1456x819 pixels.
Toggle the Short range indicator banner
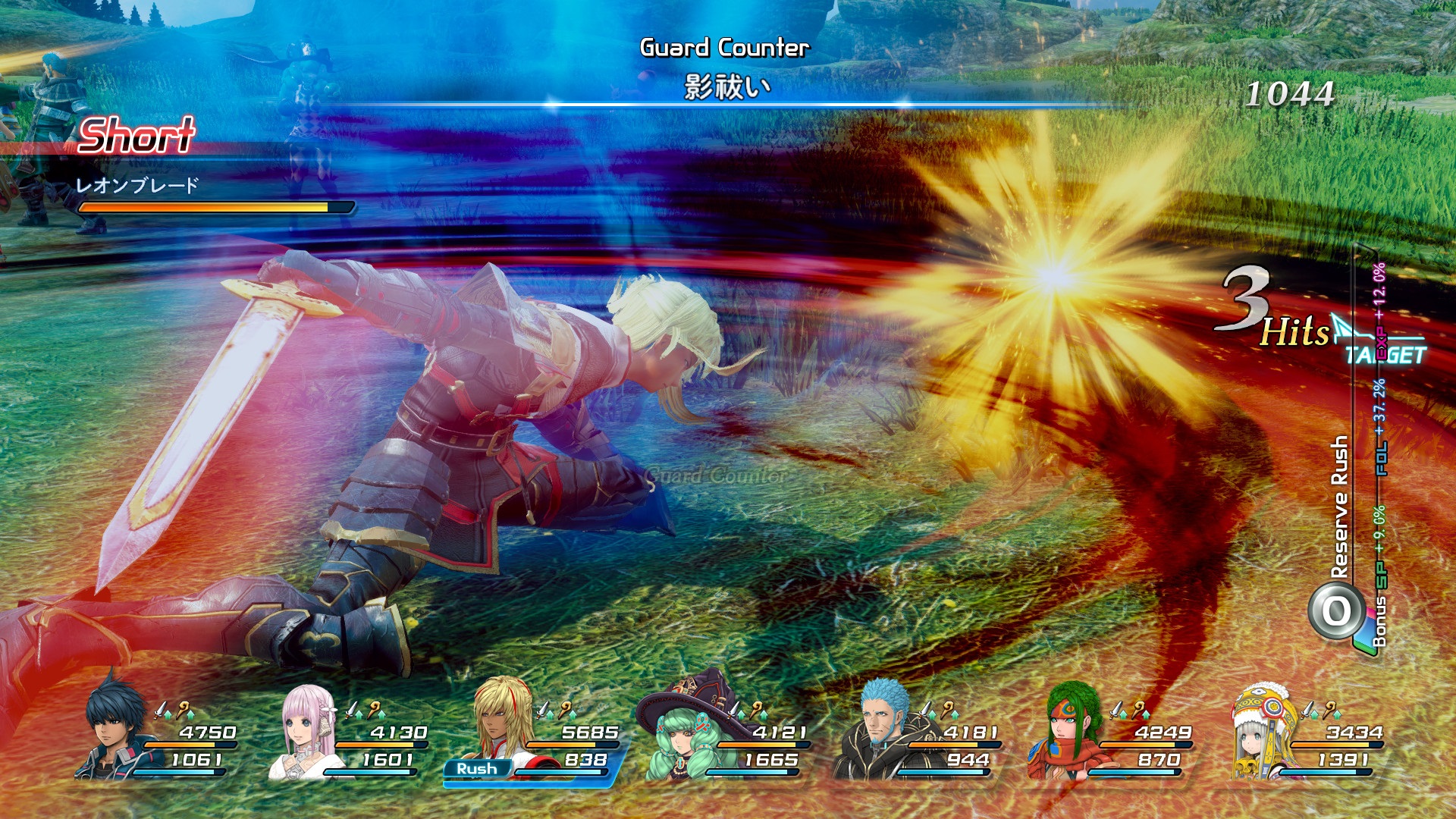(x=139, y=136)
